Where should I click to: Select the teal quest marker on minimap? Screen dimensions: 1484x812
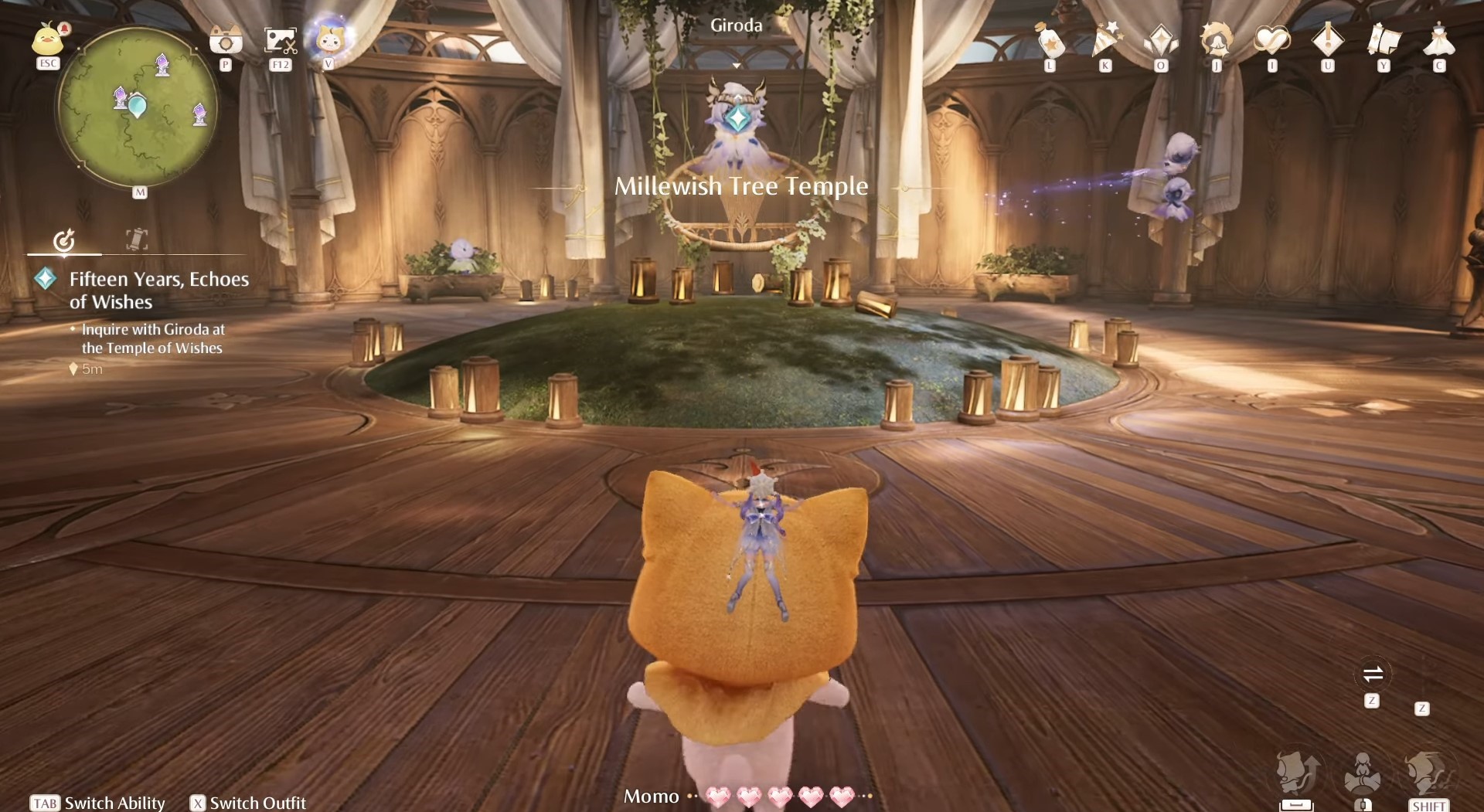click(138, 105)
